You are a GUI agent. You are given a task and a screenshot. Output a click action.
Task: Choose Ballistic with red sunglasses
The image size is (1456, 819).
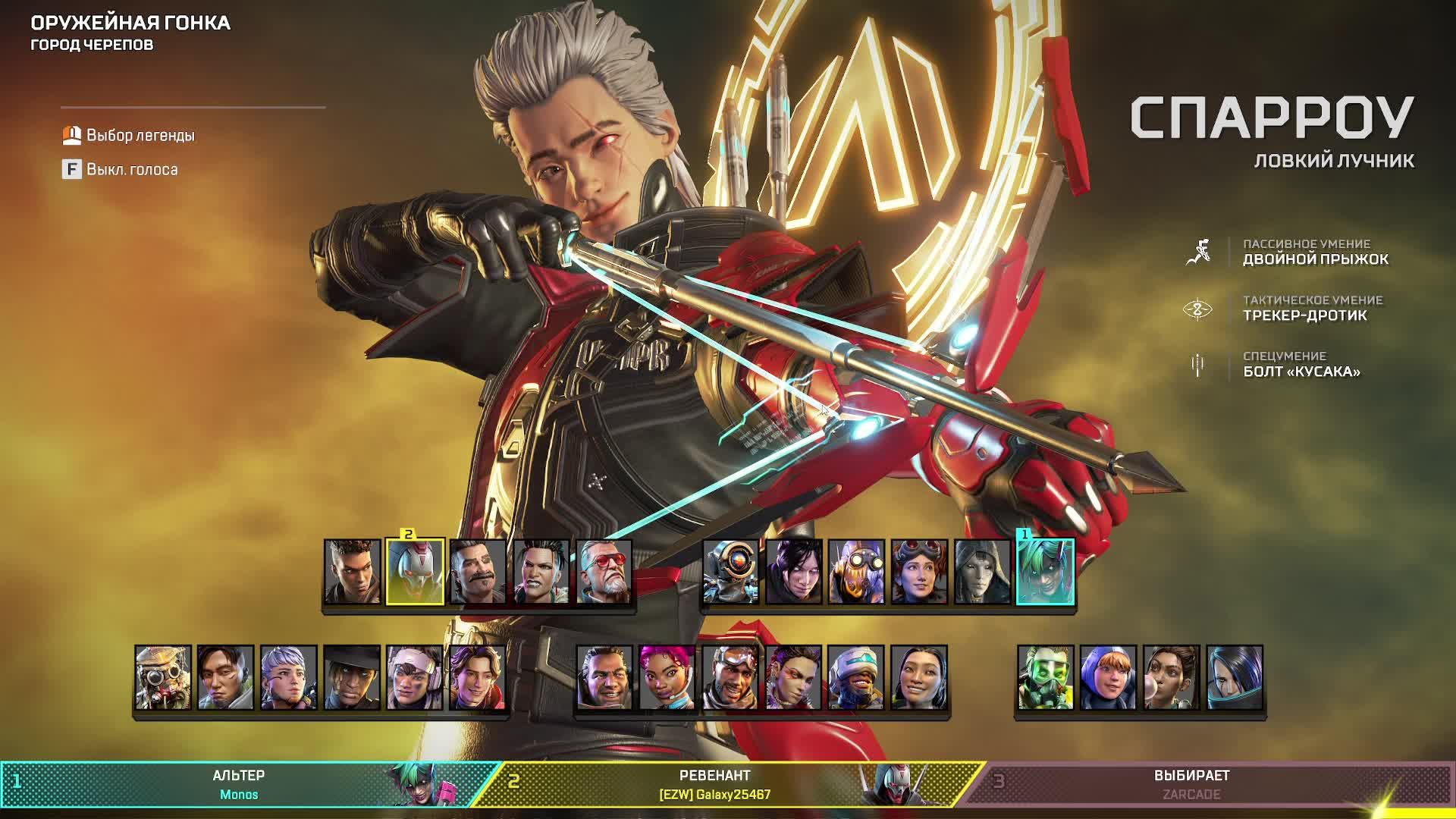pyautogui.click(x=604, y=572)
